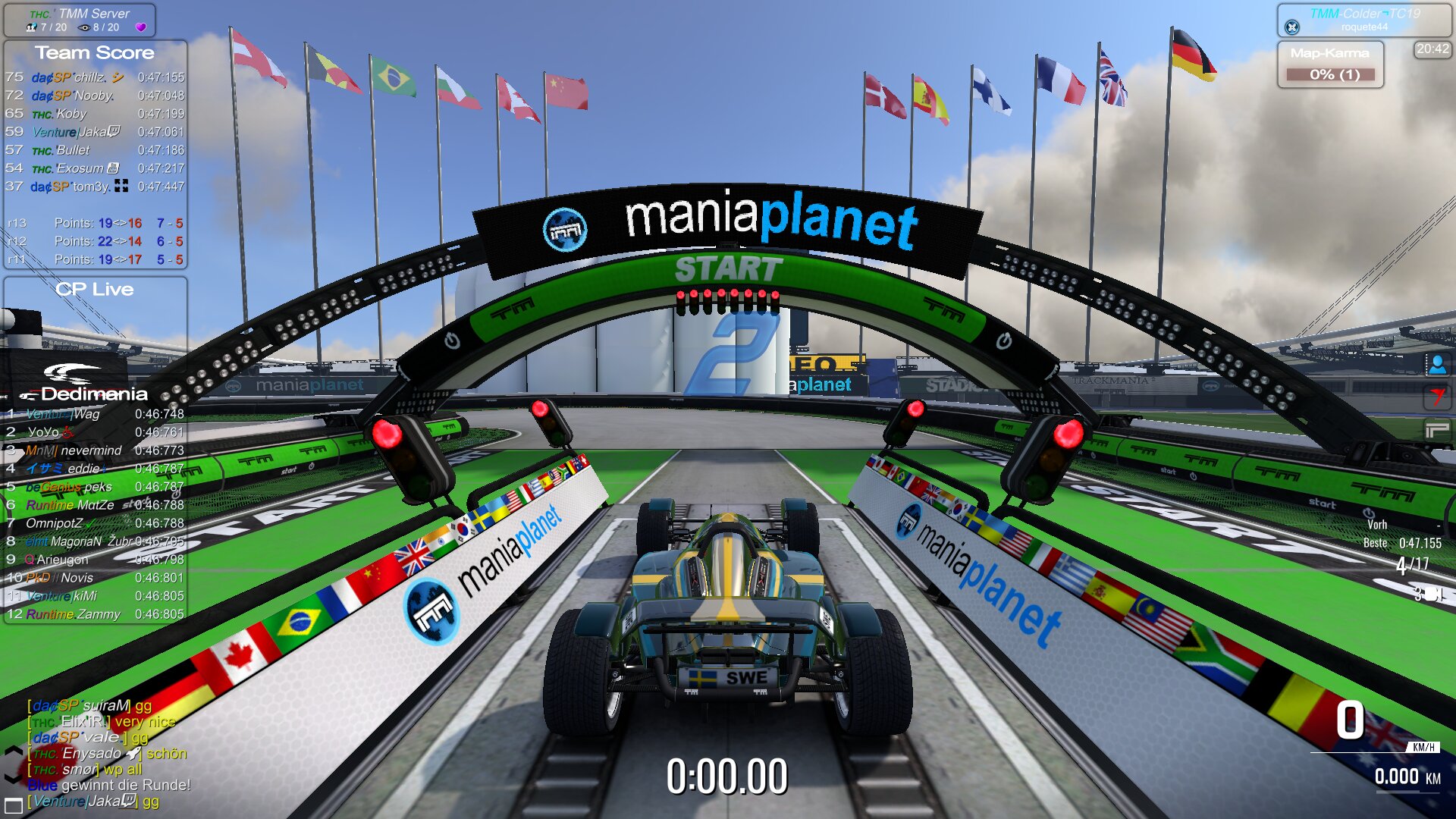Select Runtime Zammy's Dedimania record
The height and width of the screenshot is (819, 1456).
95,614
